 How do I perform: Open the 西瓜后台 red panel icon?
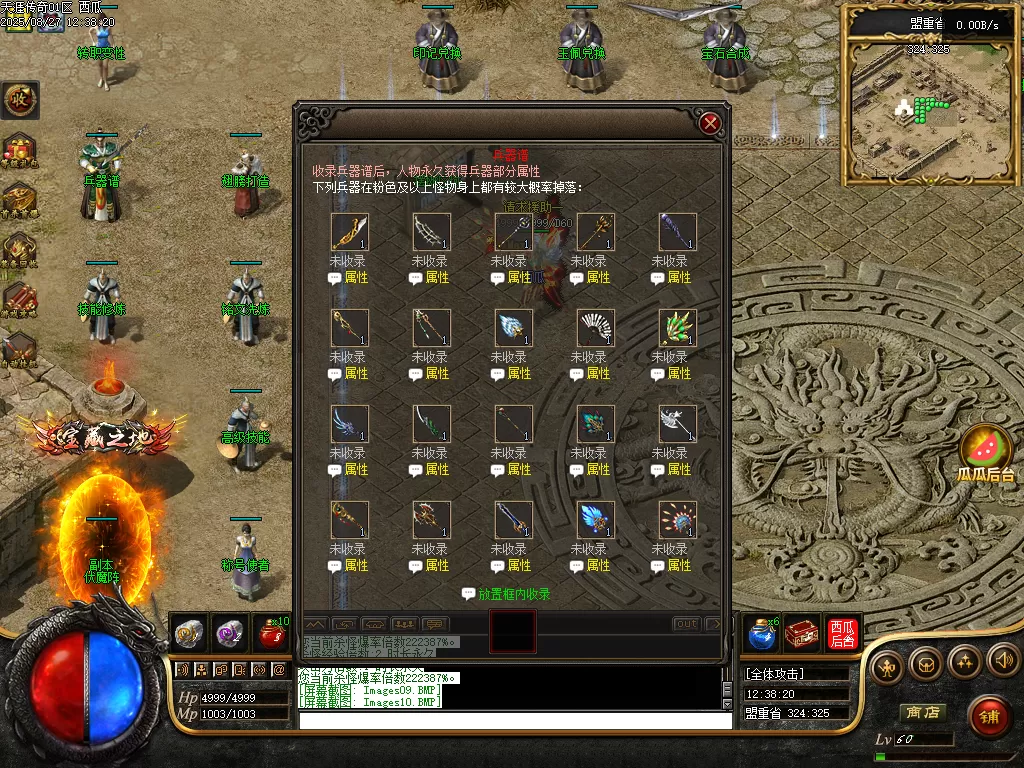[x=842, y=633]
